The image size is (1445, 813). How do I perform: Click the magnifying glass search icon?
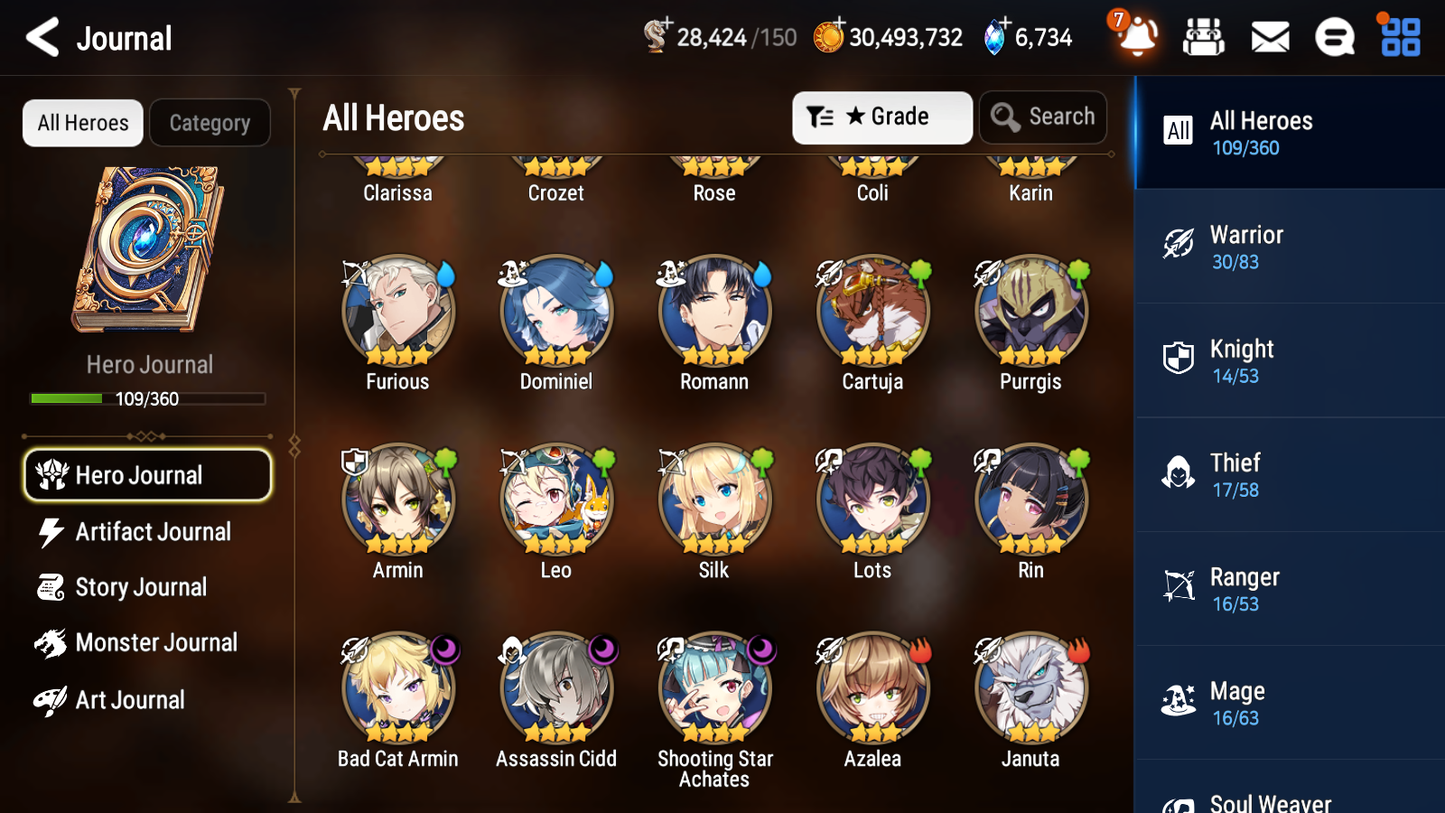(1004, 117)
